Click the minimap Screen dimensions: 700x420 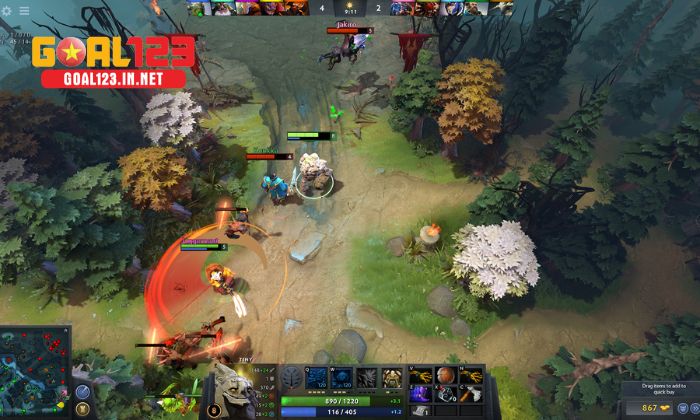36,372
